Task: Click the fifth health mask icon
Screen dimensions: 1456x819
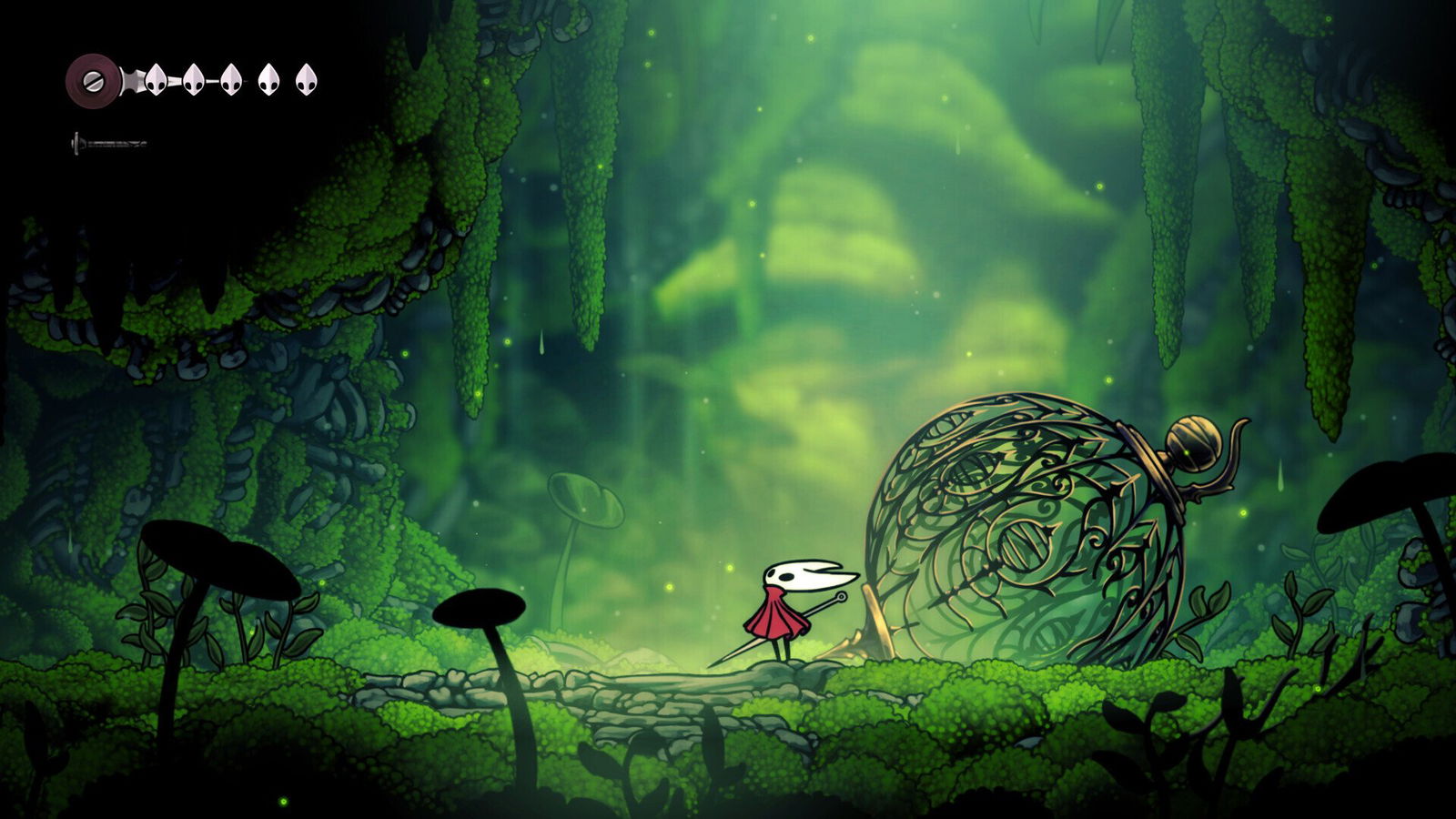Action: coord(306,79)
